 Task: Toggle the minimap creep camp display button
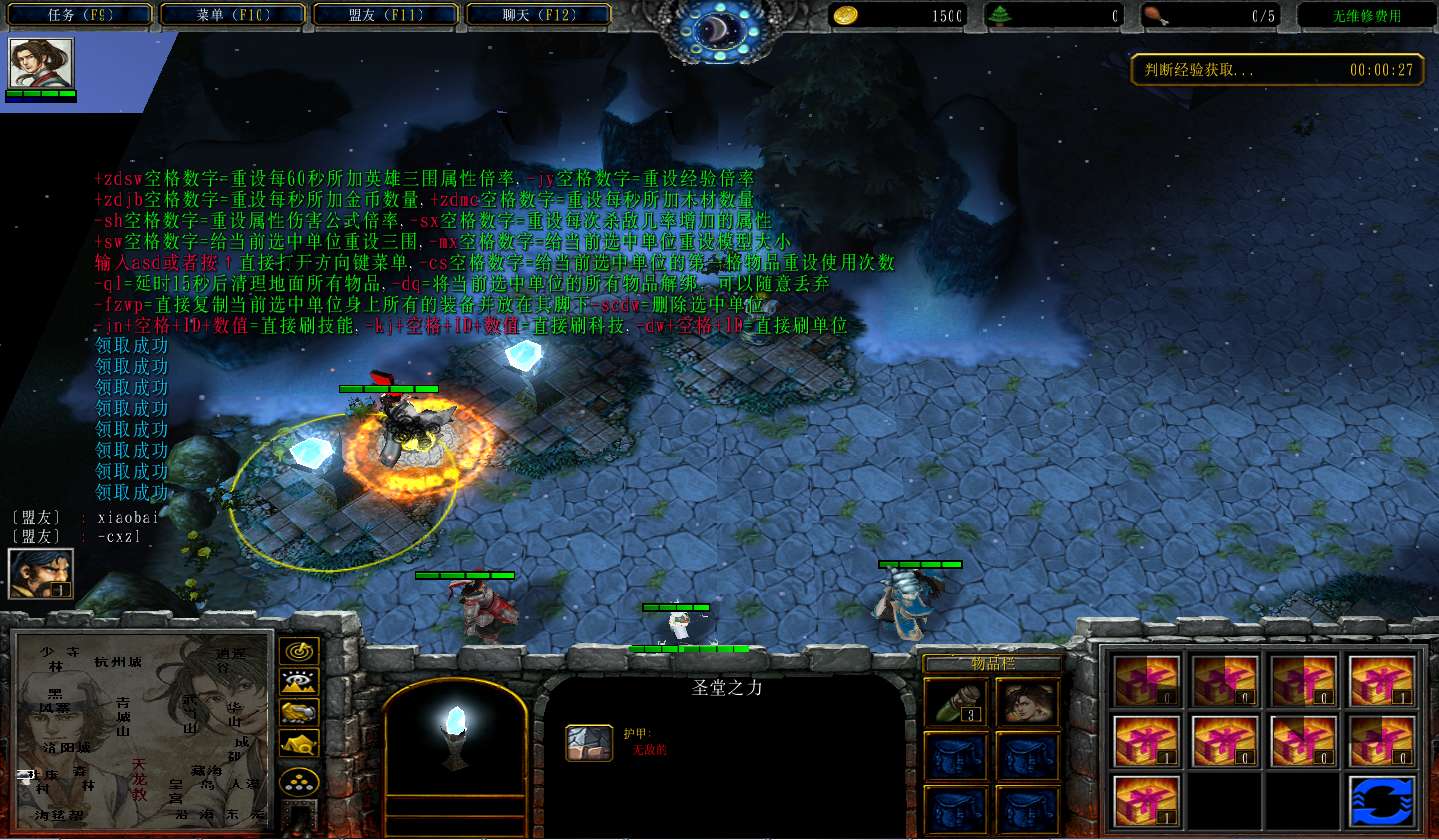(x=299, y=743)
